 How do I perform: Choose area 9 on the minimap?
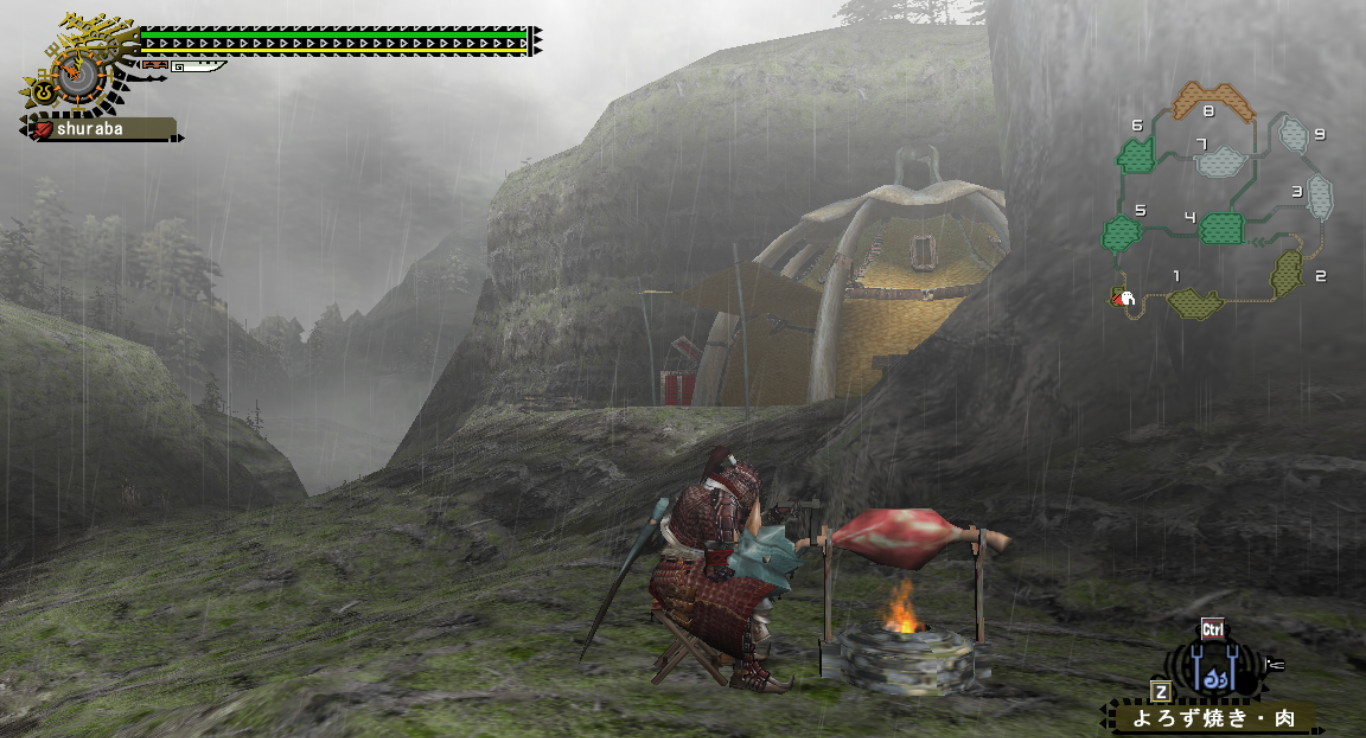[x=1294, y=134]
